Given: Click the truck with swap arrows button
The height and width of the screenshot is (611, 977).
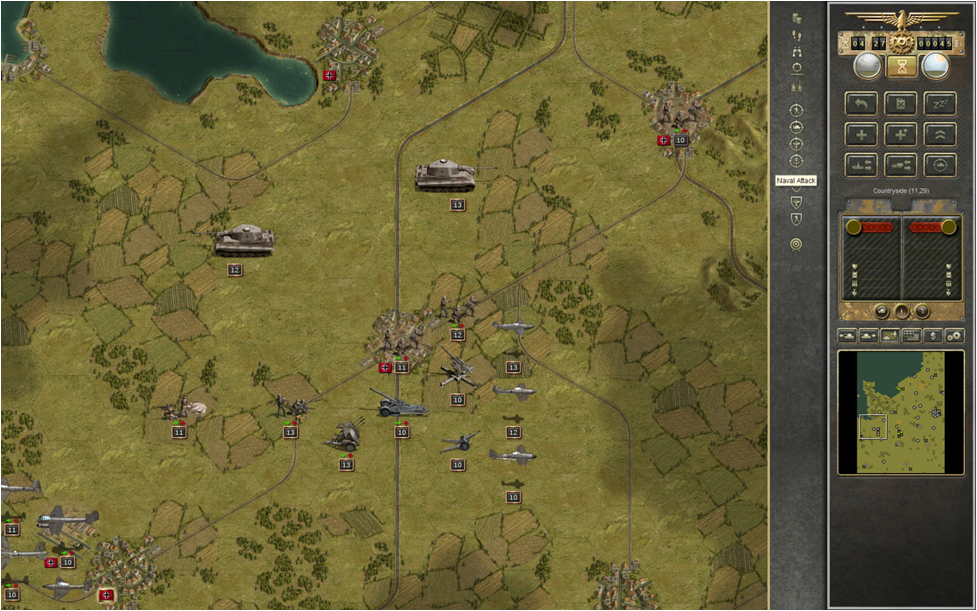Looking at the screenshot, I should point(901,165).
